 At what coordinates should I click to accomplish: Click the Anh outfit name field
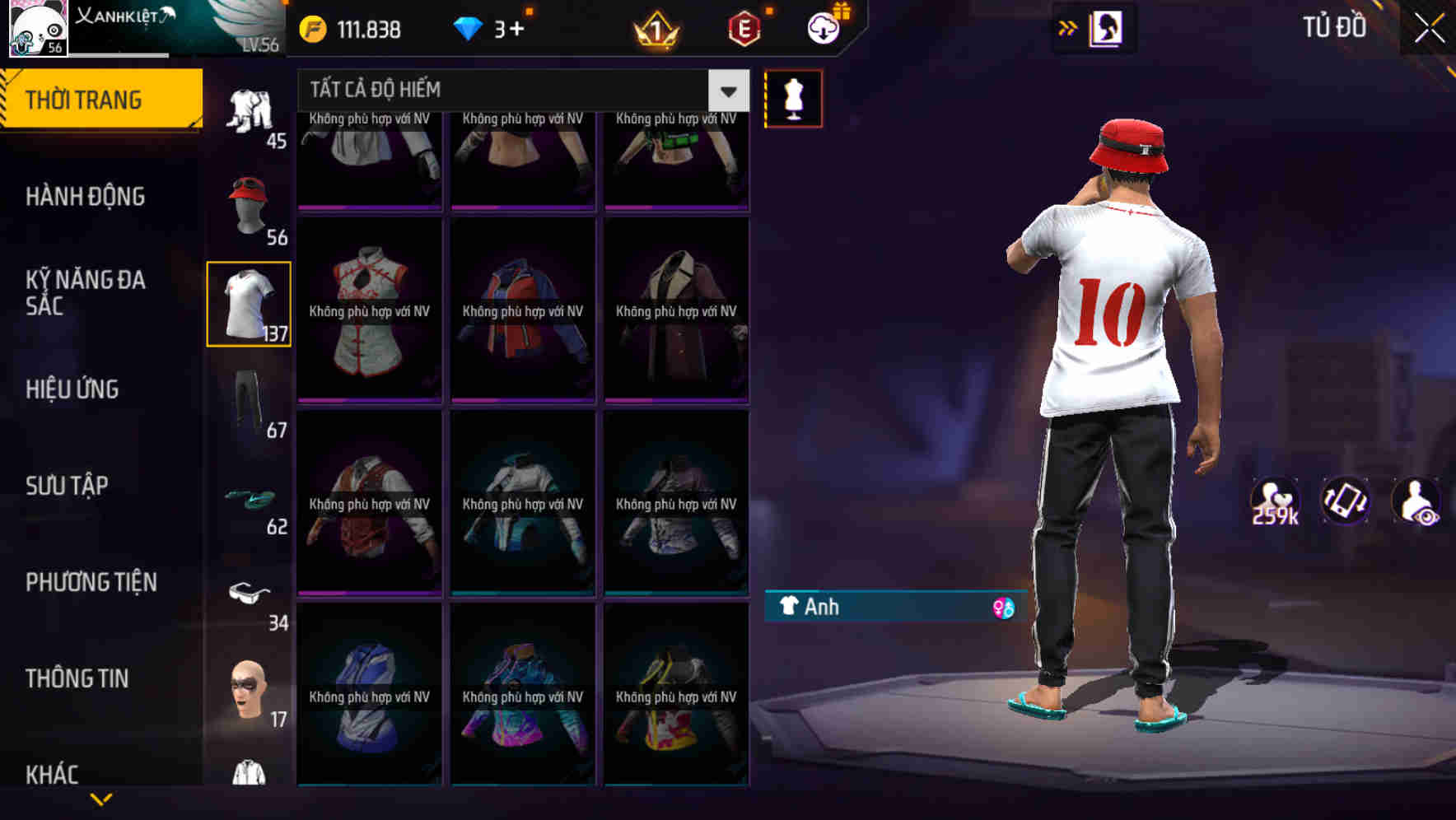point(865,608)
